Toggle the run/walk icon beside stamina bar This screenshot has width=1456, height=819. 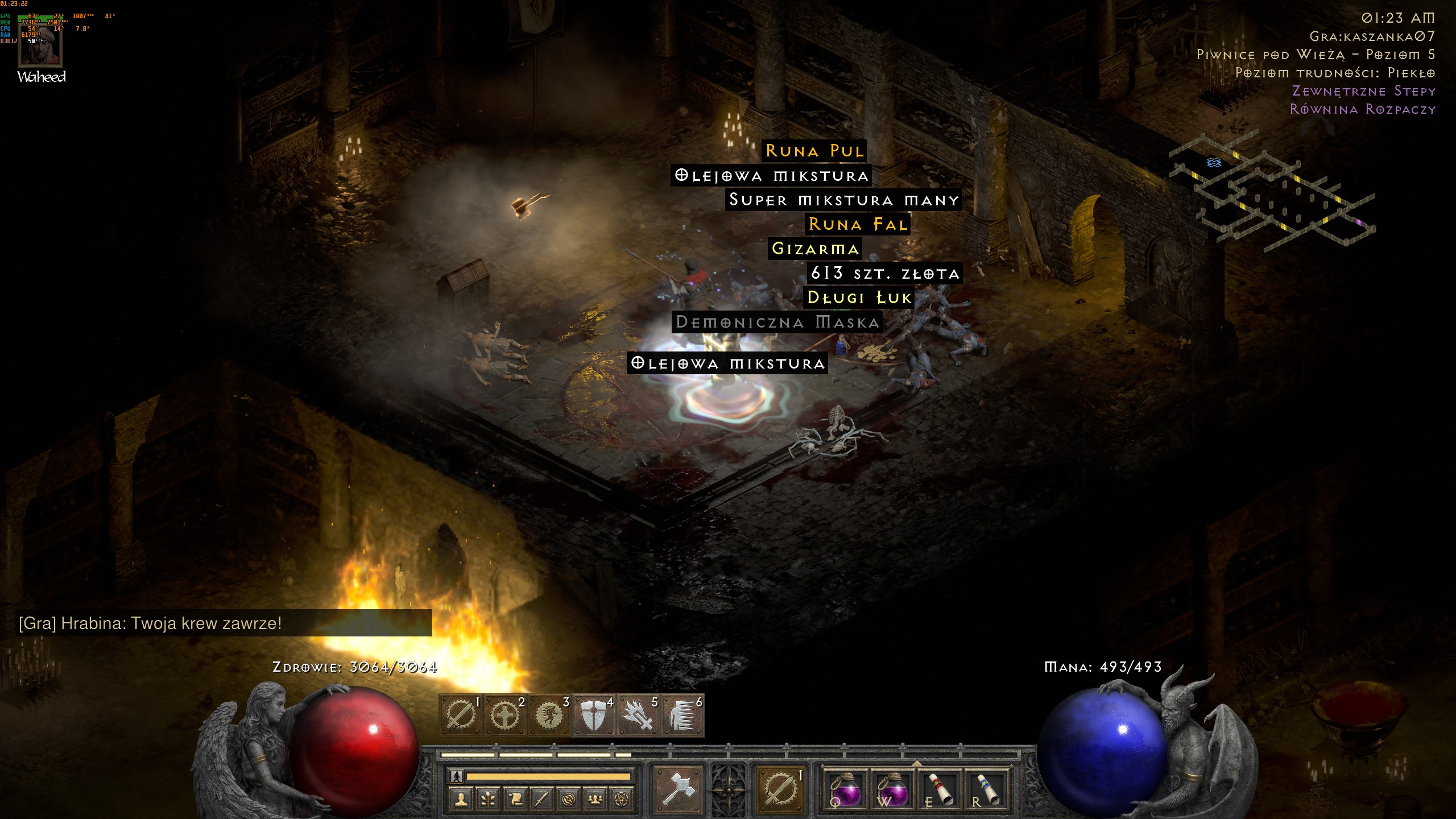tap(456, 776)
